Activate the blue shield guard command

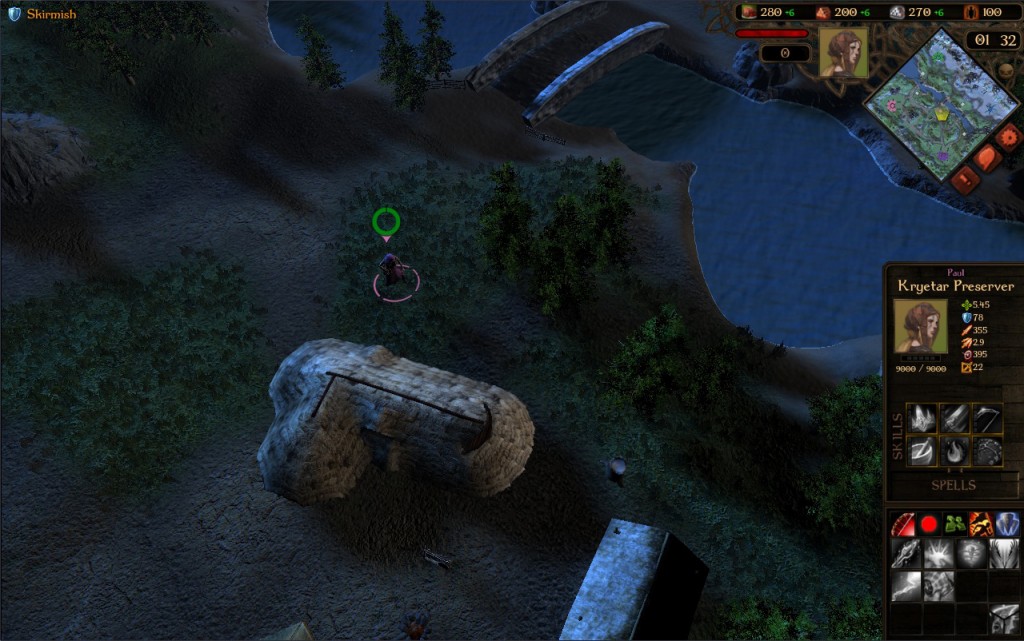click(x=1006, y=523)
